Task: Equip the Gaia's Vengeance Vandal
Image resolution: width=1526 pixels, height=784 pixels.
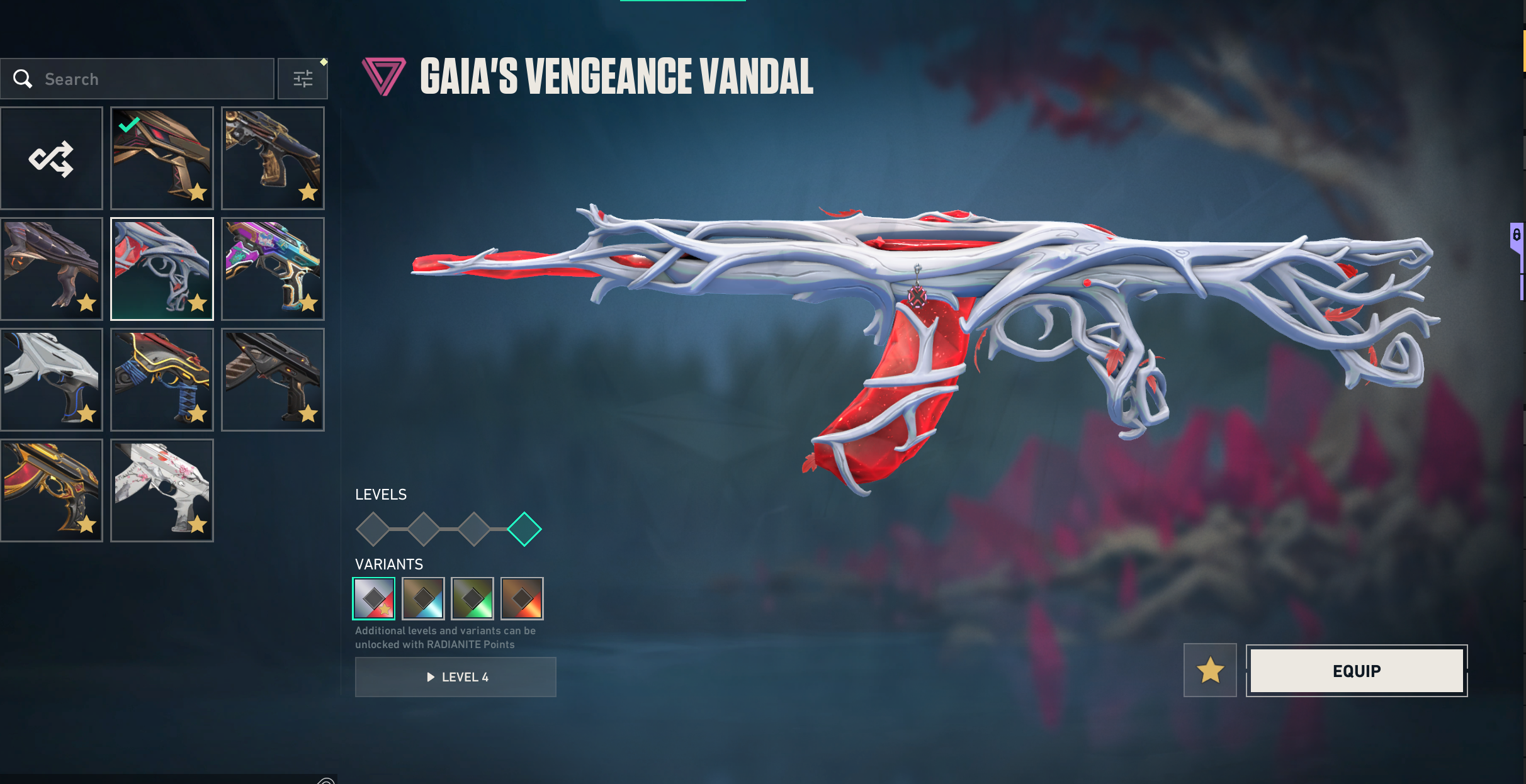Action: [x=1357, y=671]
